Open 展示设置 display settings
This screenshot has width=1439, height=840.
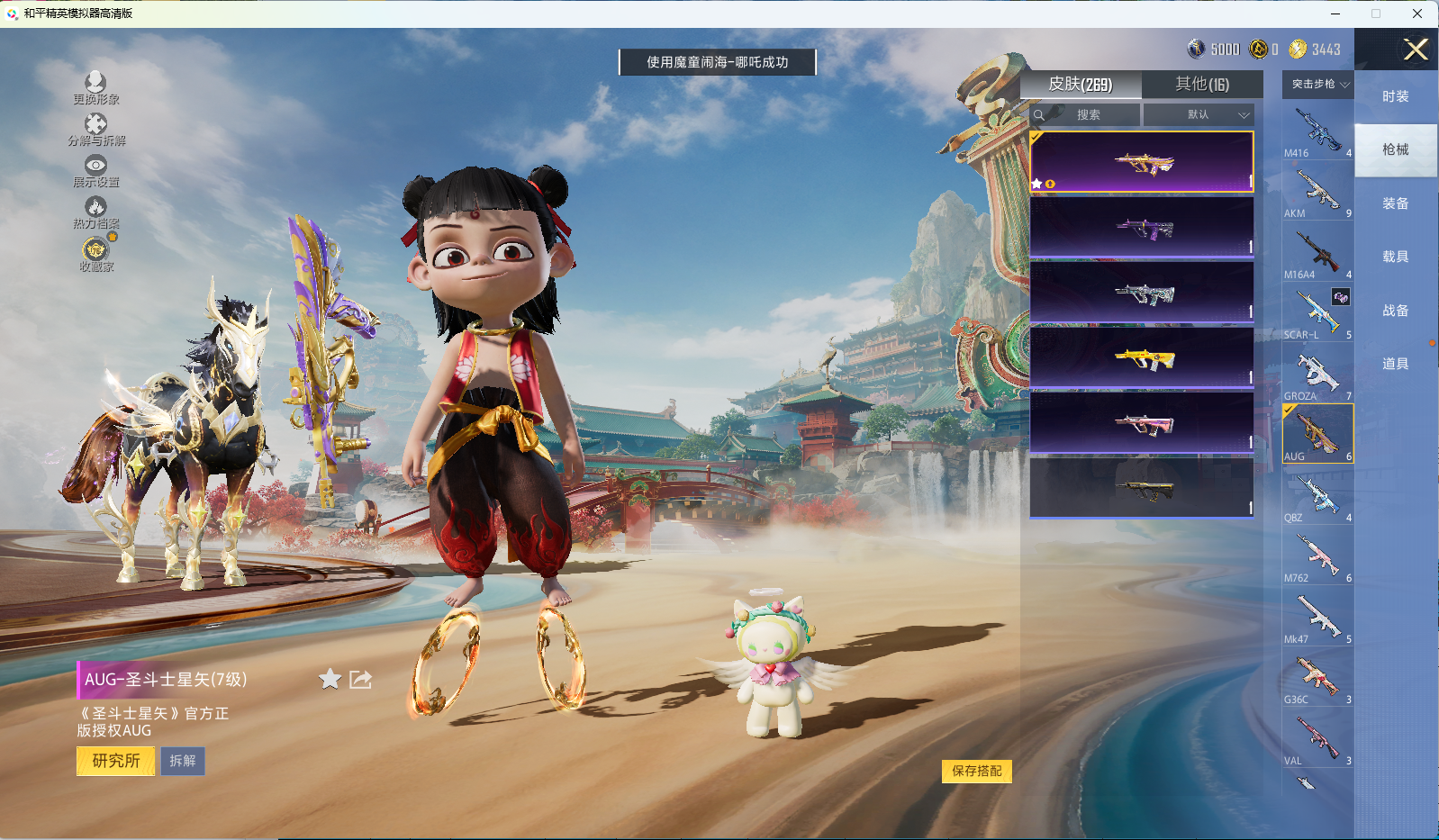coord(95,170)
